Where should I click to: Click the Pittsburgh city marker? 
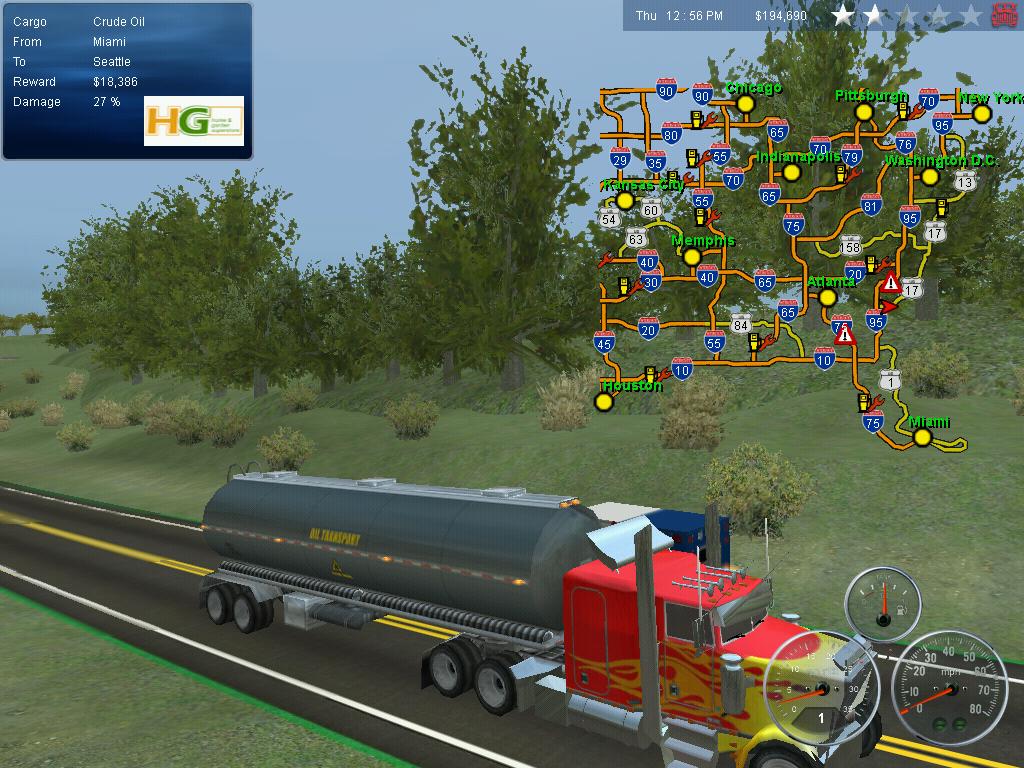pos(864,113)
